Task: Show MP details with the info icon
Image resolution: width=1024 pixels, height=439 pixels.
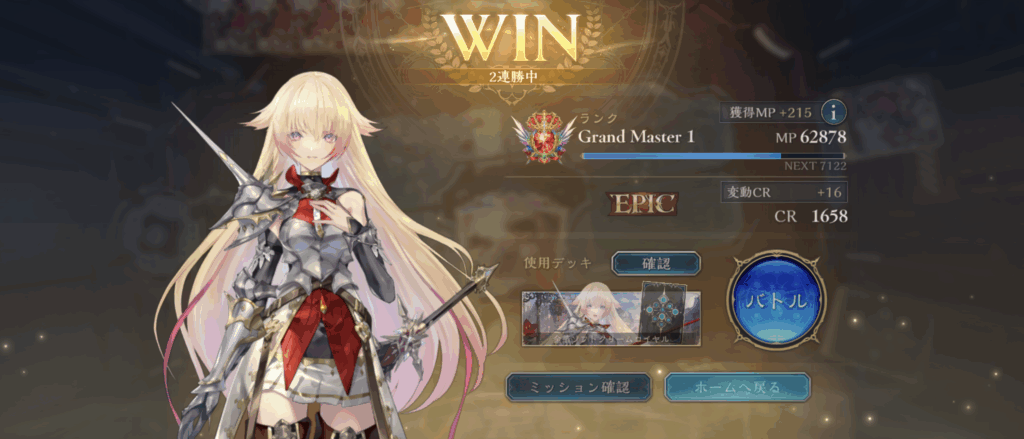Action: pyautogui.click(x=833, y=112)
